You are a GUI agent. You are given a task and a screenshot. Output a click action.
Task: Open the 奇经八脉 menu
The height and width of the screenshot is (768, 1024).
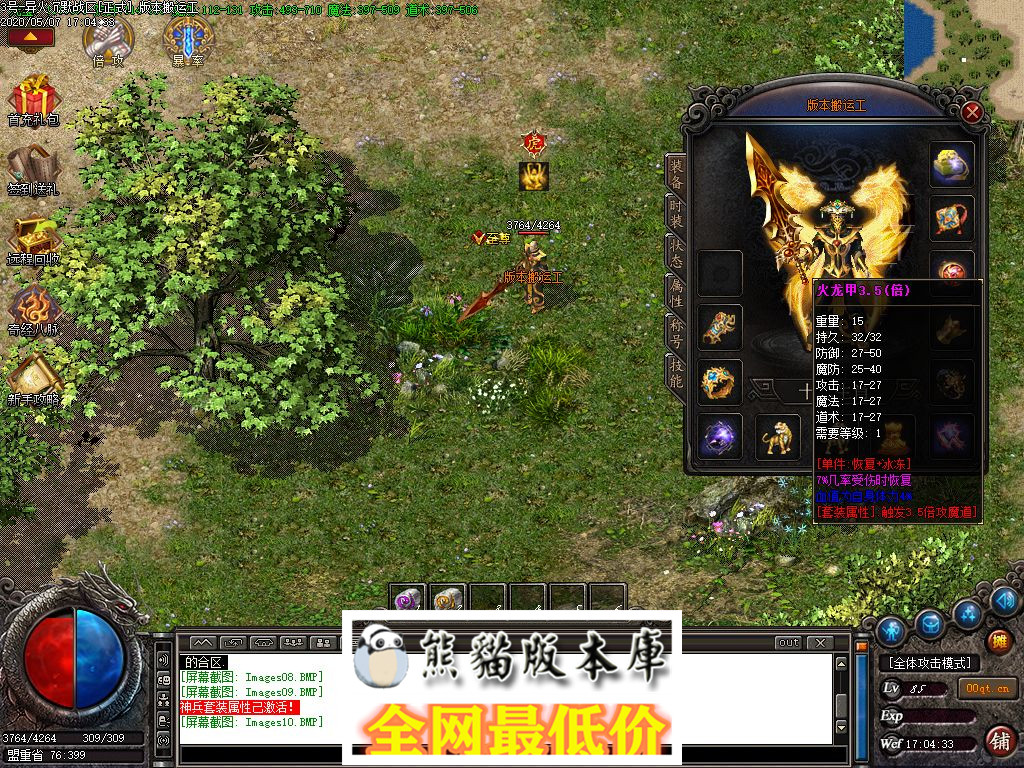click(33, 310)
